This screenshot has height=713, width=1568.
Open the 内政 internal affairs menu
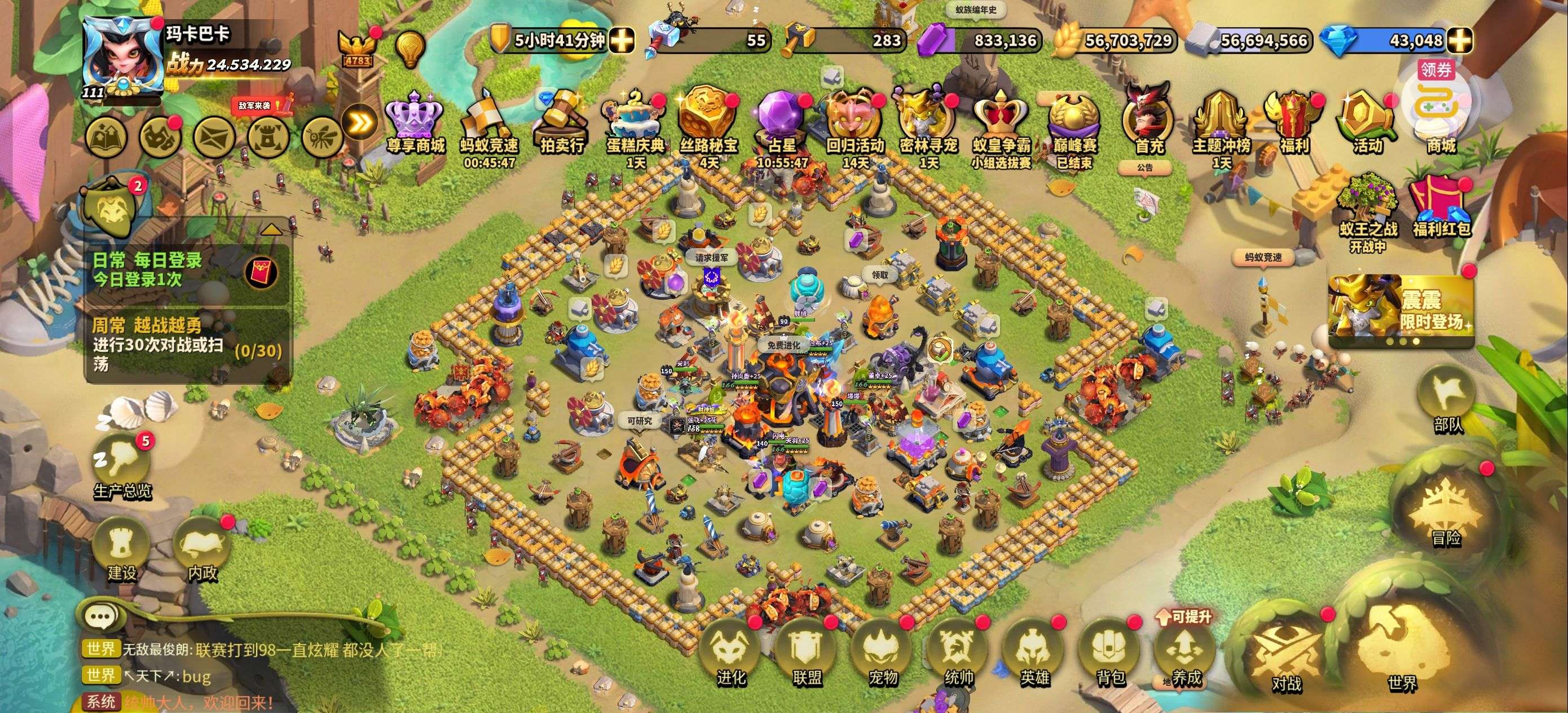202,551
